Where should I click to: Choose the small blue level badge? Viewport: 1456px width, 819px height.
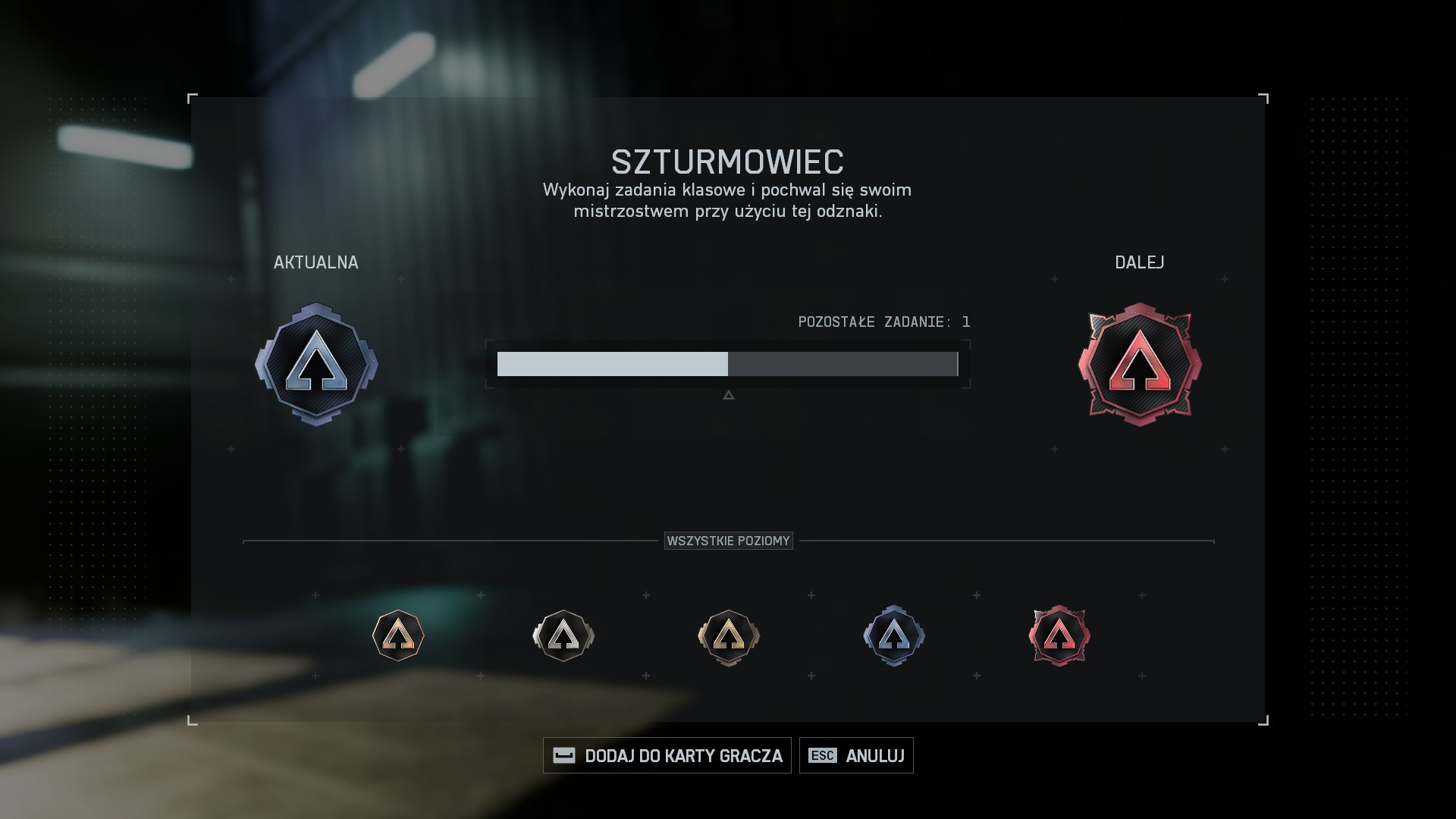pyautogui.click(x=894, y=635)
